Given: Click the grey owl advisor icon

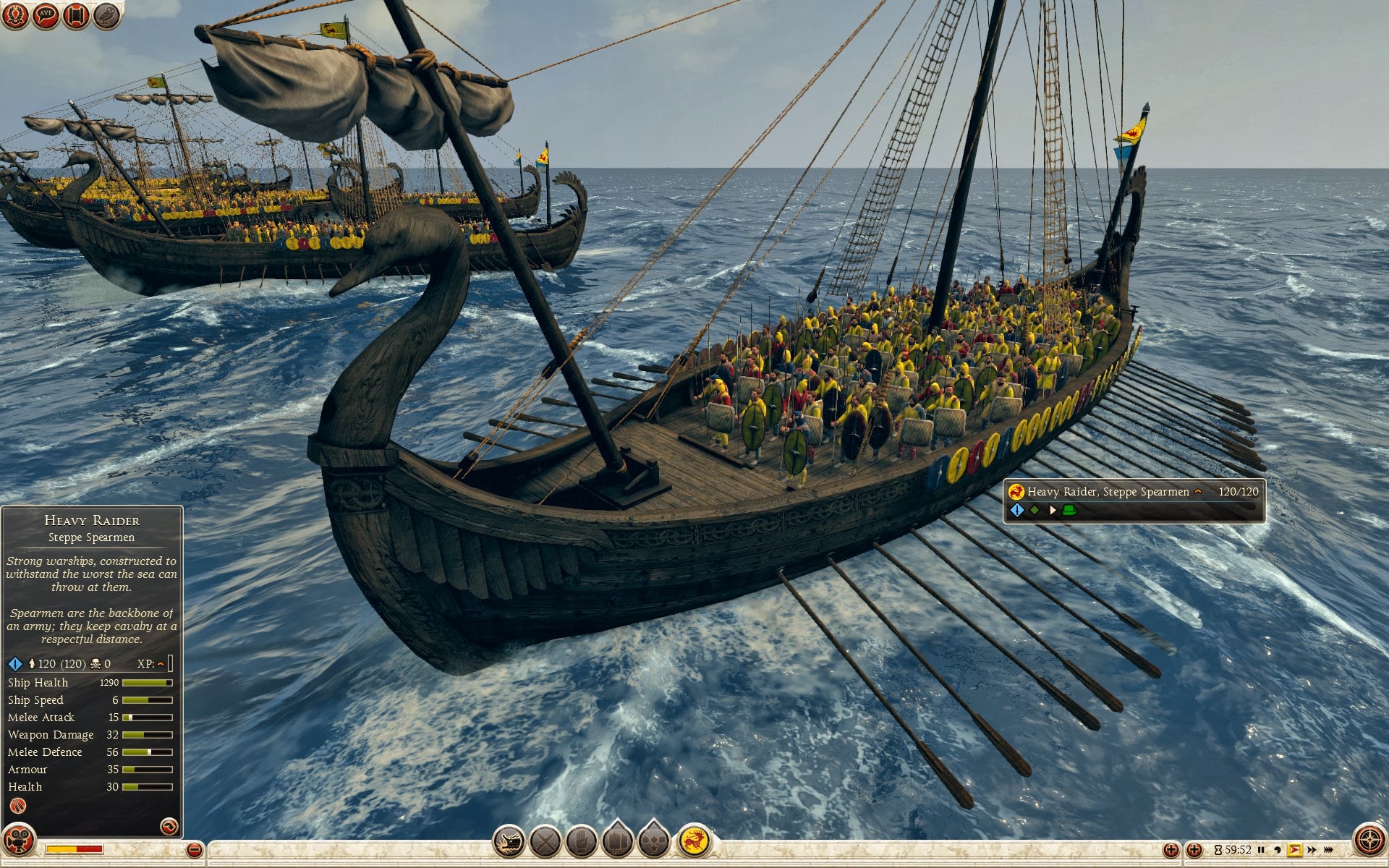Looking at the screenshot, I should (x=106, y=15).
